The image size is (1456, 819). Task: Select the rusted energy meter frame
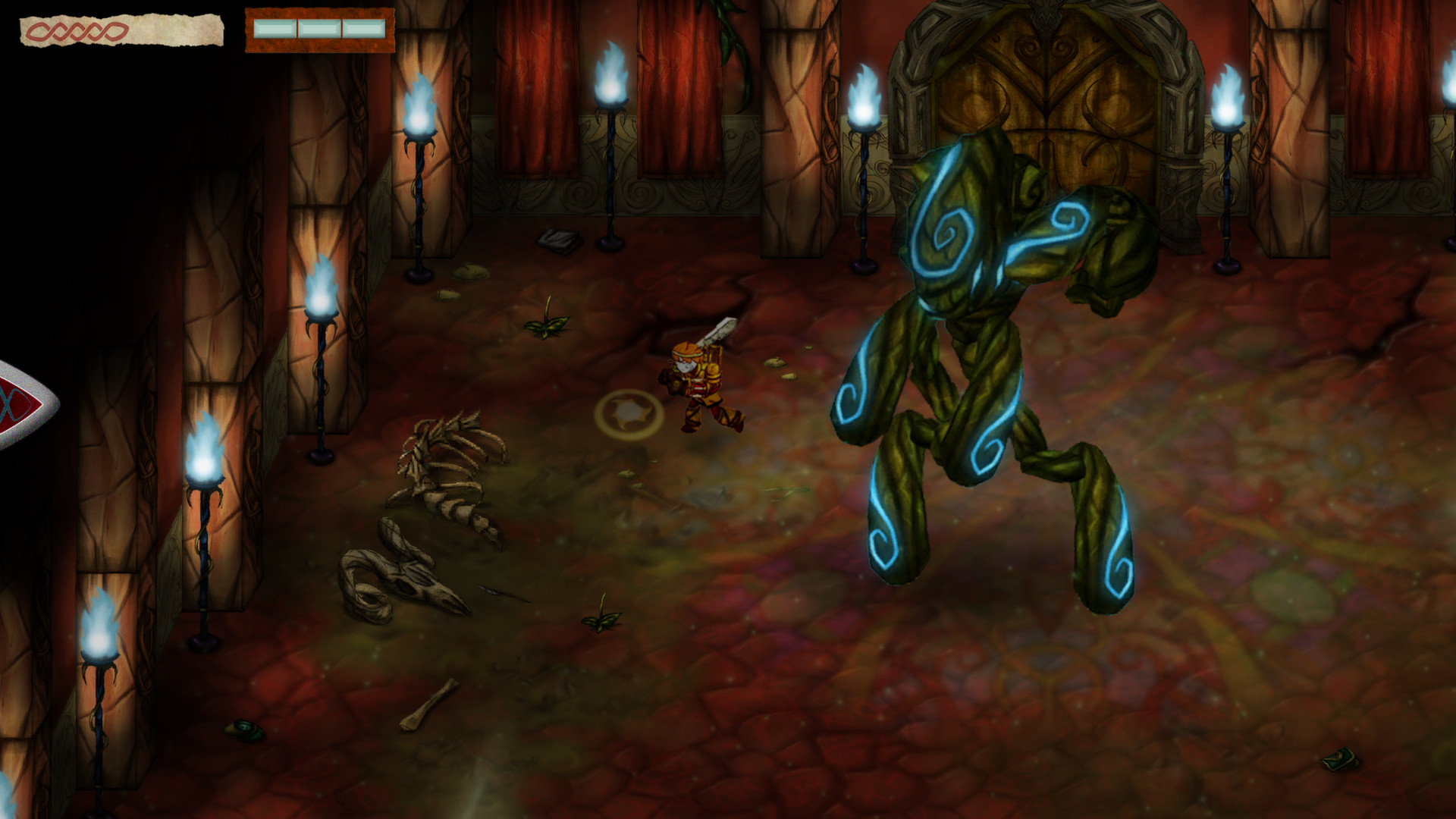[317, 29]
